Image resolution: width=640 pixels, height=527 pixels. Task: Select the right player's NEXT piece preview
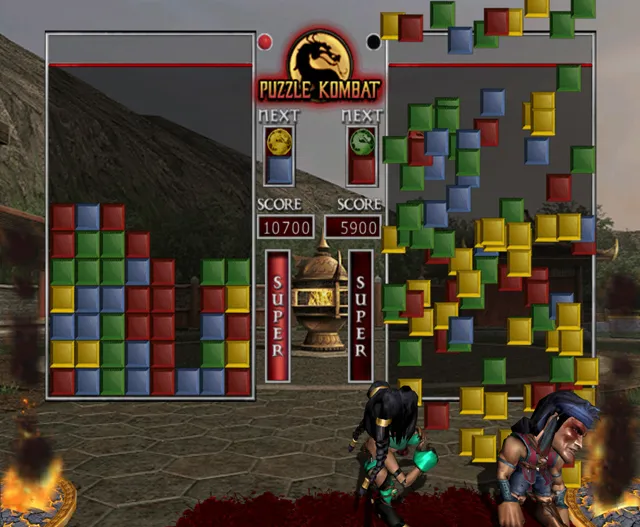pos(362,155)
